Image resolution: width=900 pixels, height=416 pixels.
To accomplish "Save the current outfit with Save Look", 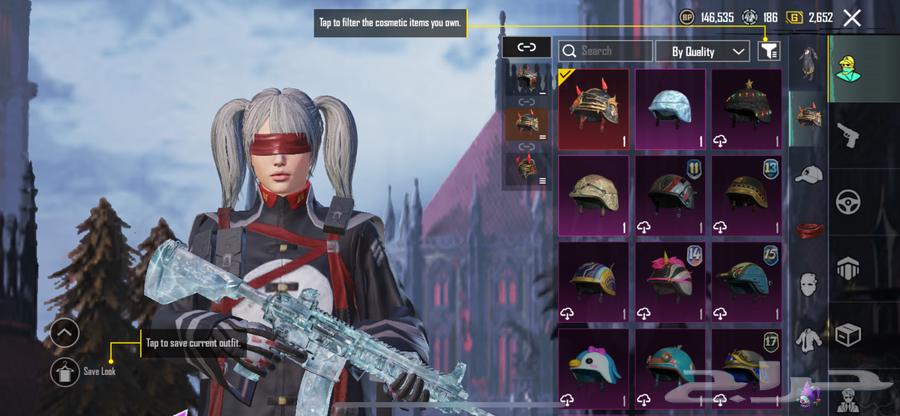I will click(x=66, y=371).
